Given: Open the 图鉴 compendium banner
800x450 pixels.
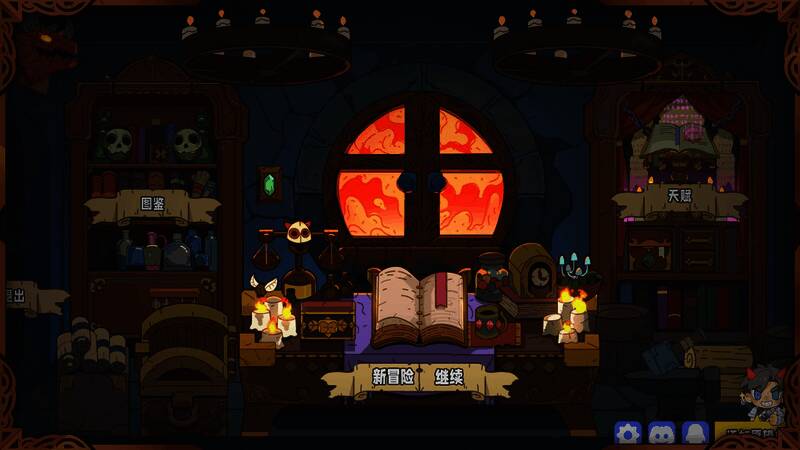Looking at the screenshot, I should (x=153, y=207).
